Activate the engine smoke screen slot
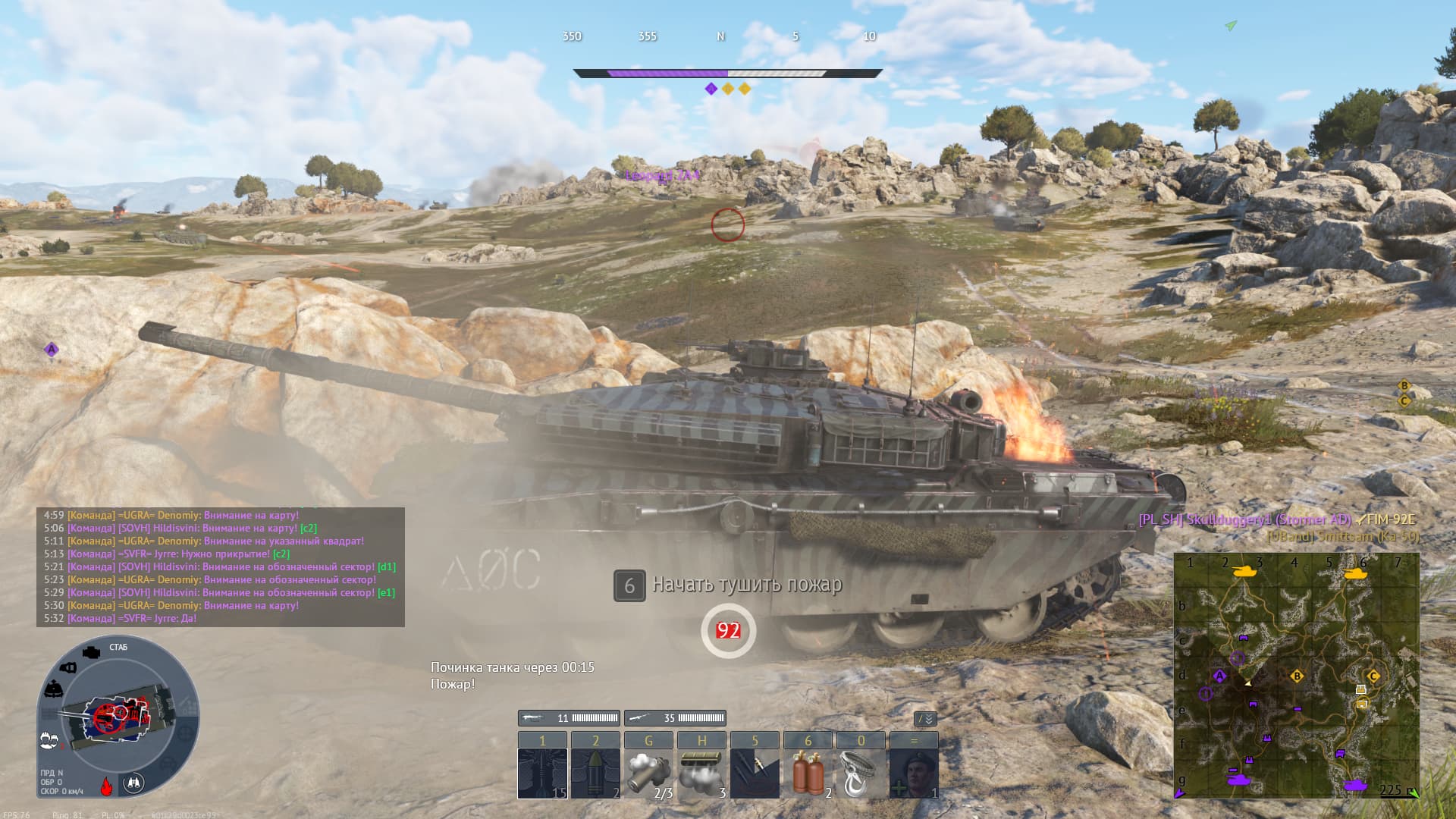 [x=701, y=772]
